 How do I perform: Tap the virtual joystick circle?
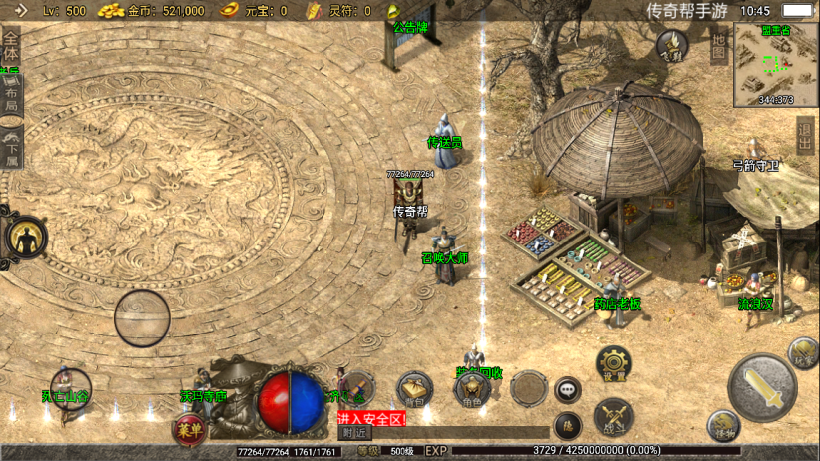point(142,318)
